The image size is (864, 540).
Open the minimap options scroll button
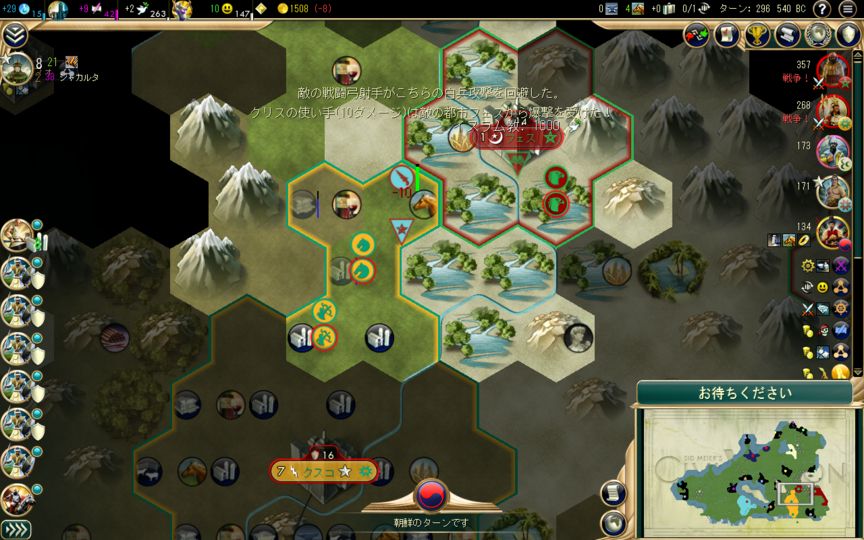click(x=613, y=491)
